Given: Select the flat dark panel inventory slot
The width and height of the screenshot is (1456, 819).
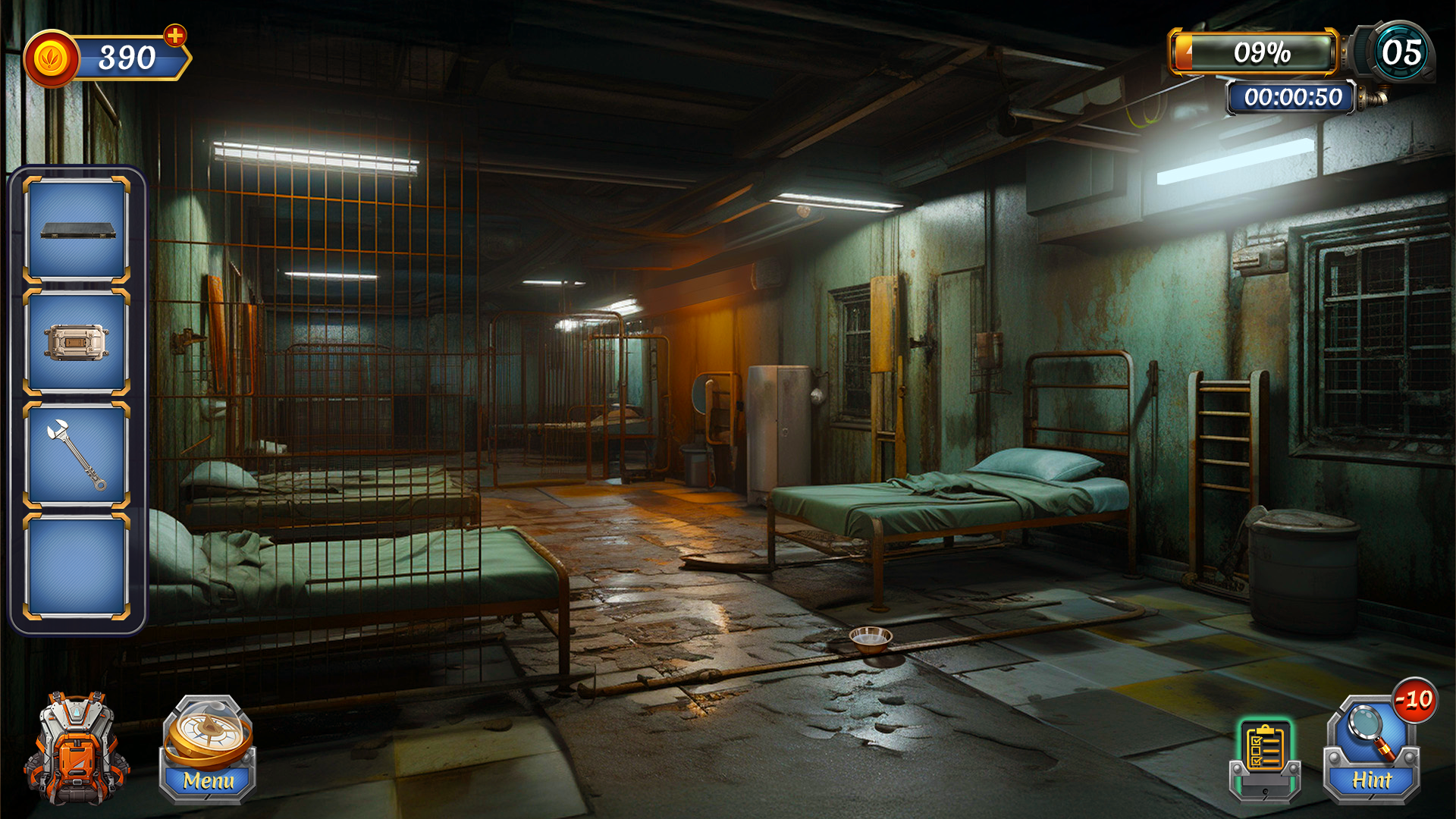Looking at the screenshot, I should (77, 230).
